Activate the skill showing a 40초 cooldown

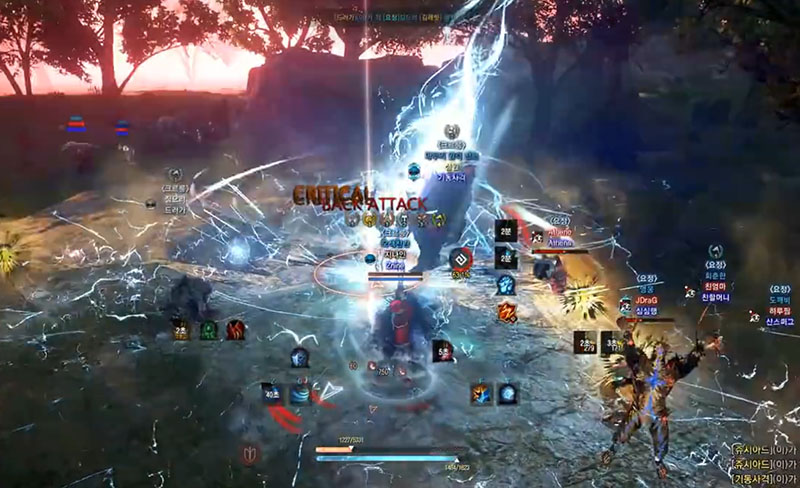(x=272, y=394)
